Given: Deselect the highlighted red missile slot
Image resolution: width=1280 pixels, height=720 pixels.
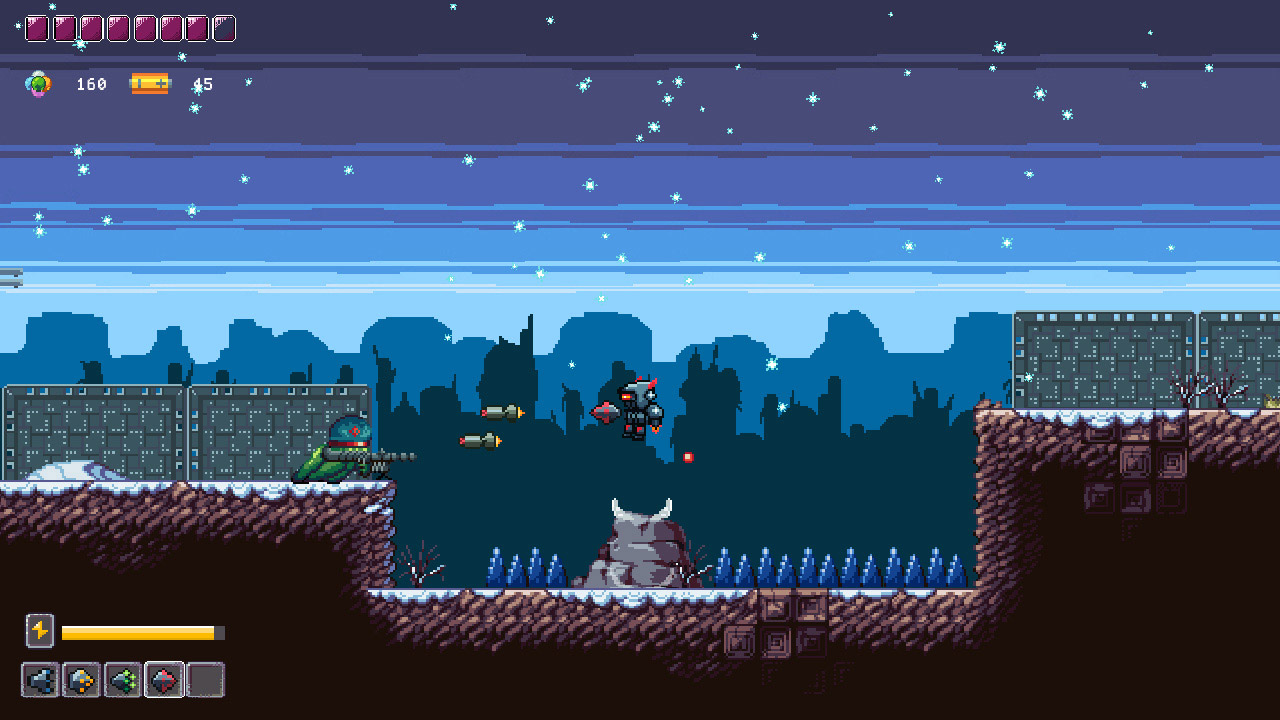Looking at the screenshot, I should tap(163, 679).
